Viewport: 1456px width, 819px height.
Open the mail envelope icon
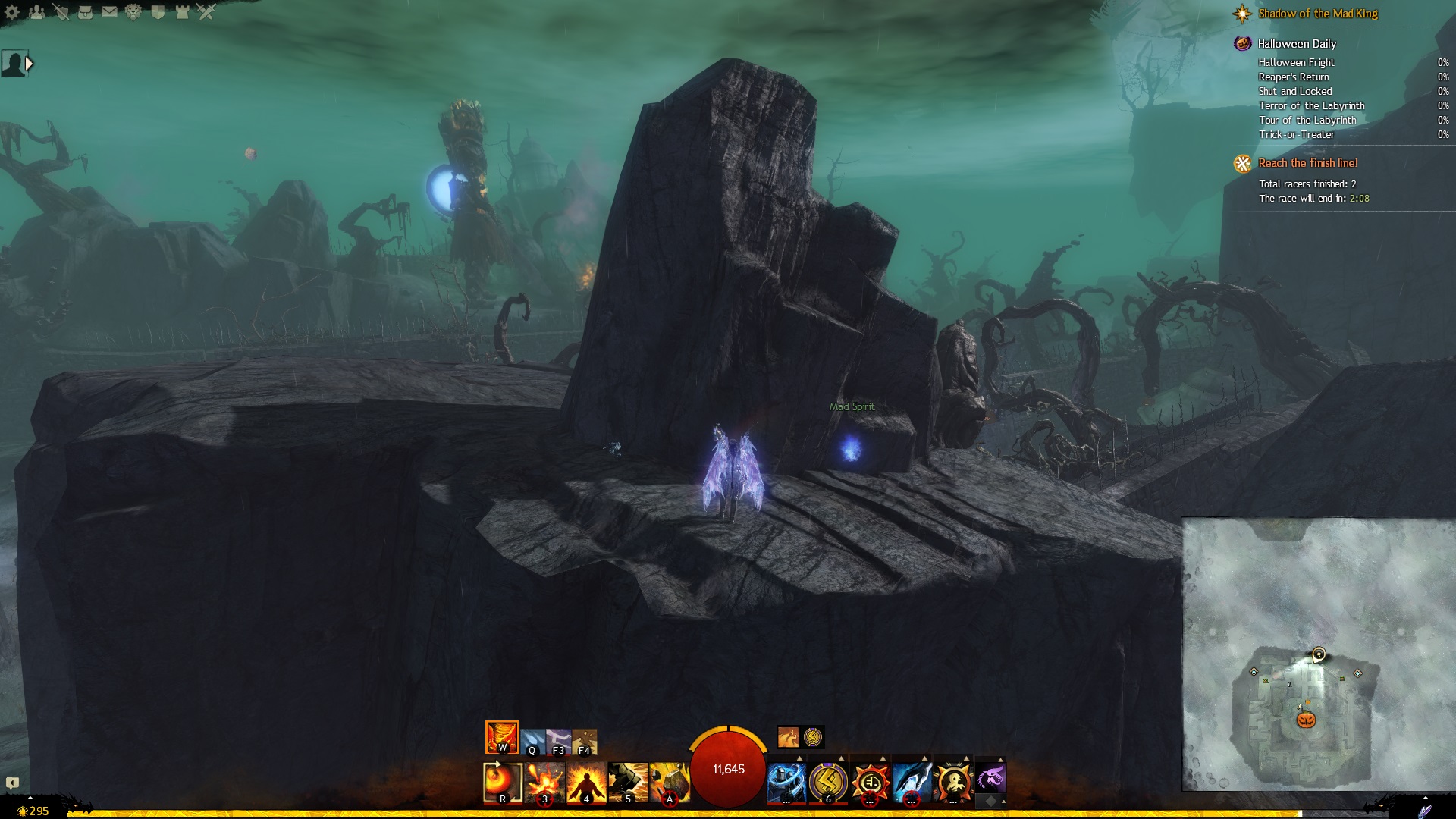[109, 12]
